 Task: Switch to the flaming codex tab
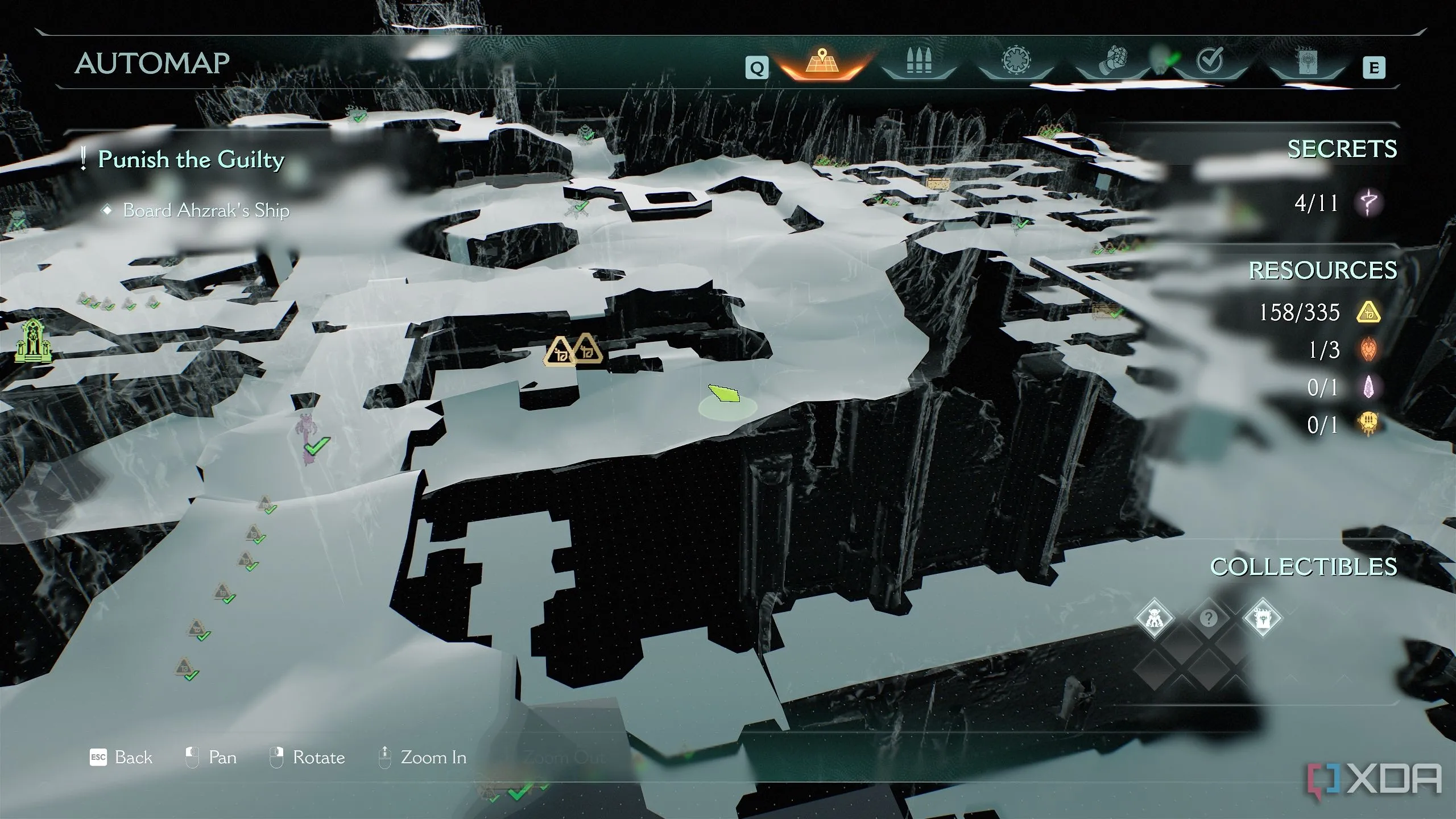click(1306, 63)
